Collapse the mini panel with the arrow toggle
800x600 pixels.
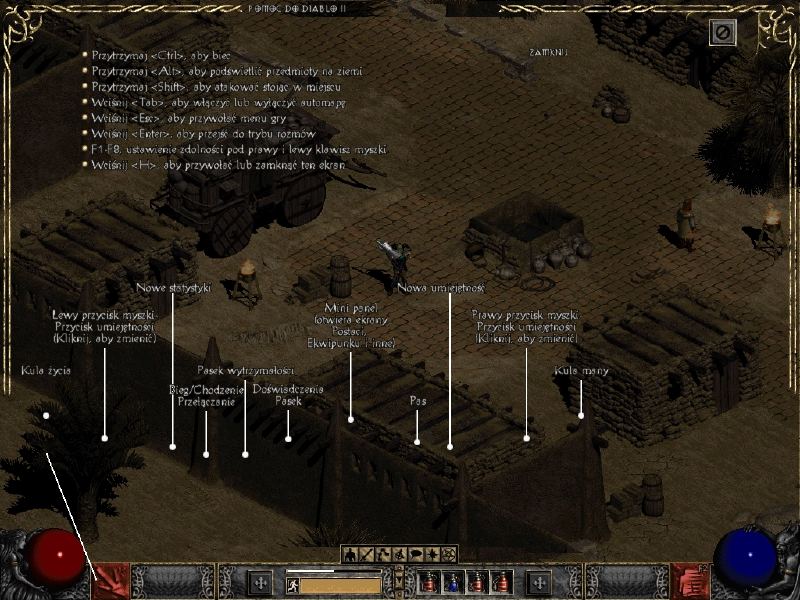pyautogui.click(x=399, y=578)
